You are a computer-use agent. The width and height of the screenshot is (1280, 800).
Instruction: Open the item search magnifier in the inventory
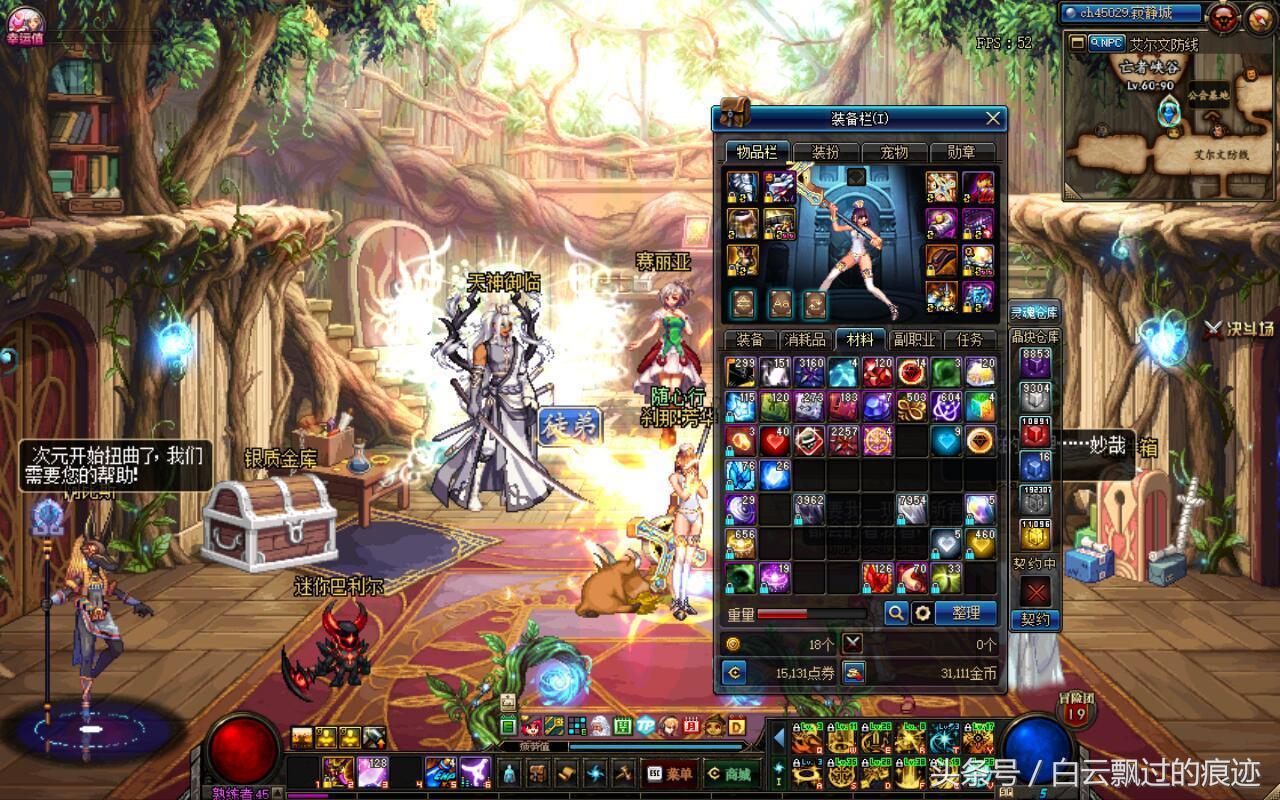[x=898, y=614]
